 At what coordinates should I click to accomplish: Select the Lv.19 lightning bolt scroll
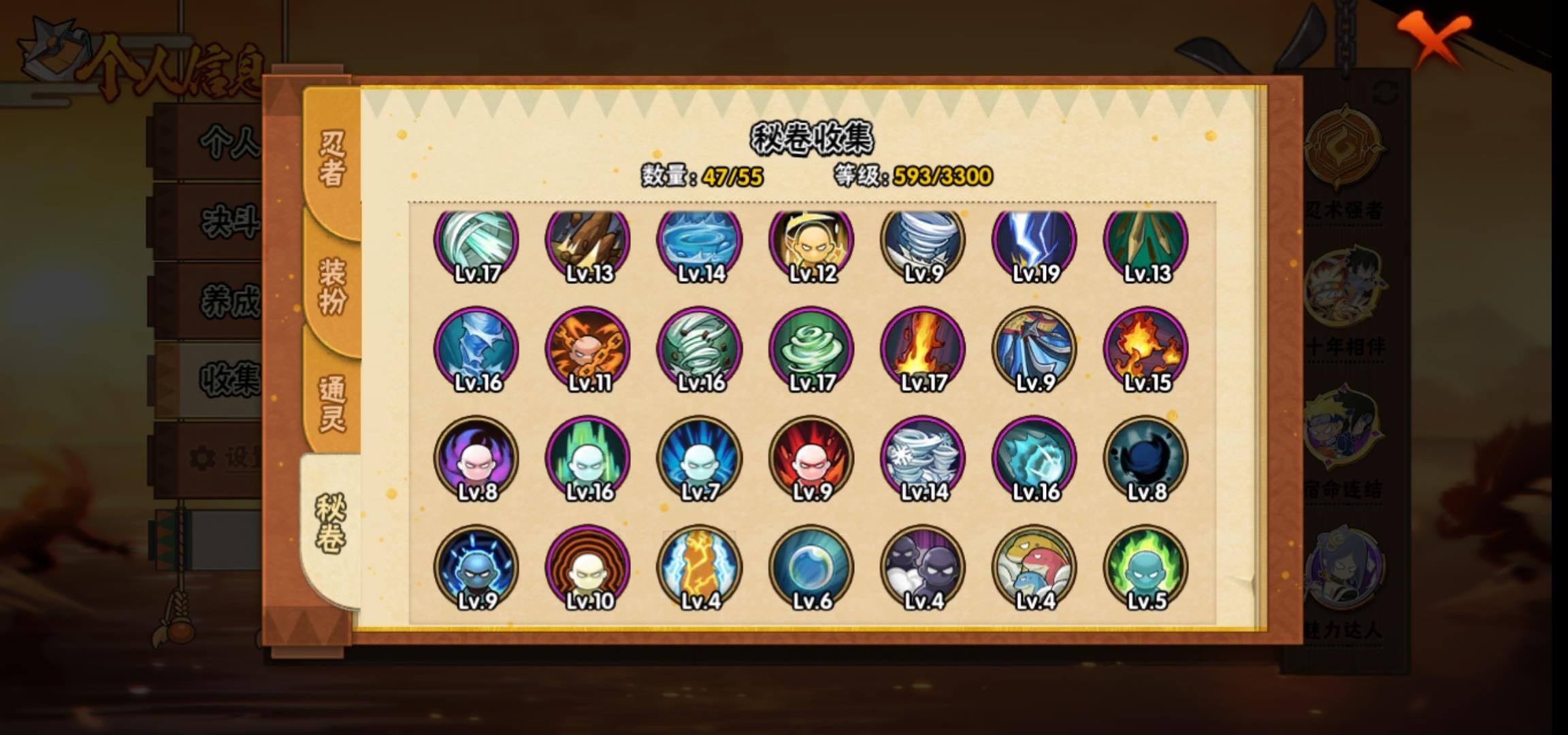[1034, 242]
